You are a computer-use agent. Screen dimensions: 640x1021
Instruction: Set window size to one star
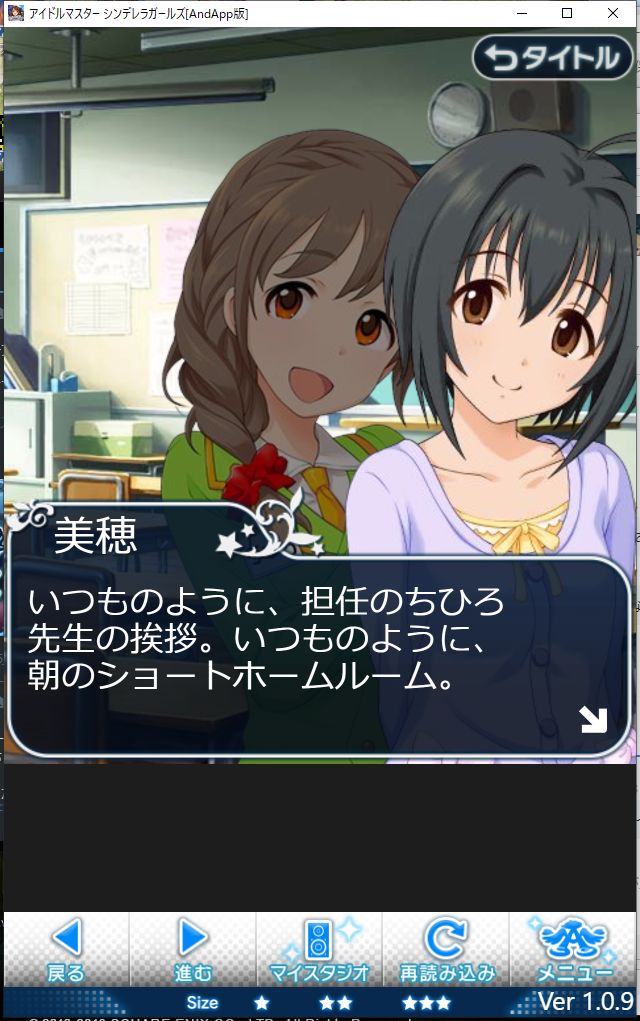(x=261, y=1002)
